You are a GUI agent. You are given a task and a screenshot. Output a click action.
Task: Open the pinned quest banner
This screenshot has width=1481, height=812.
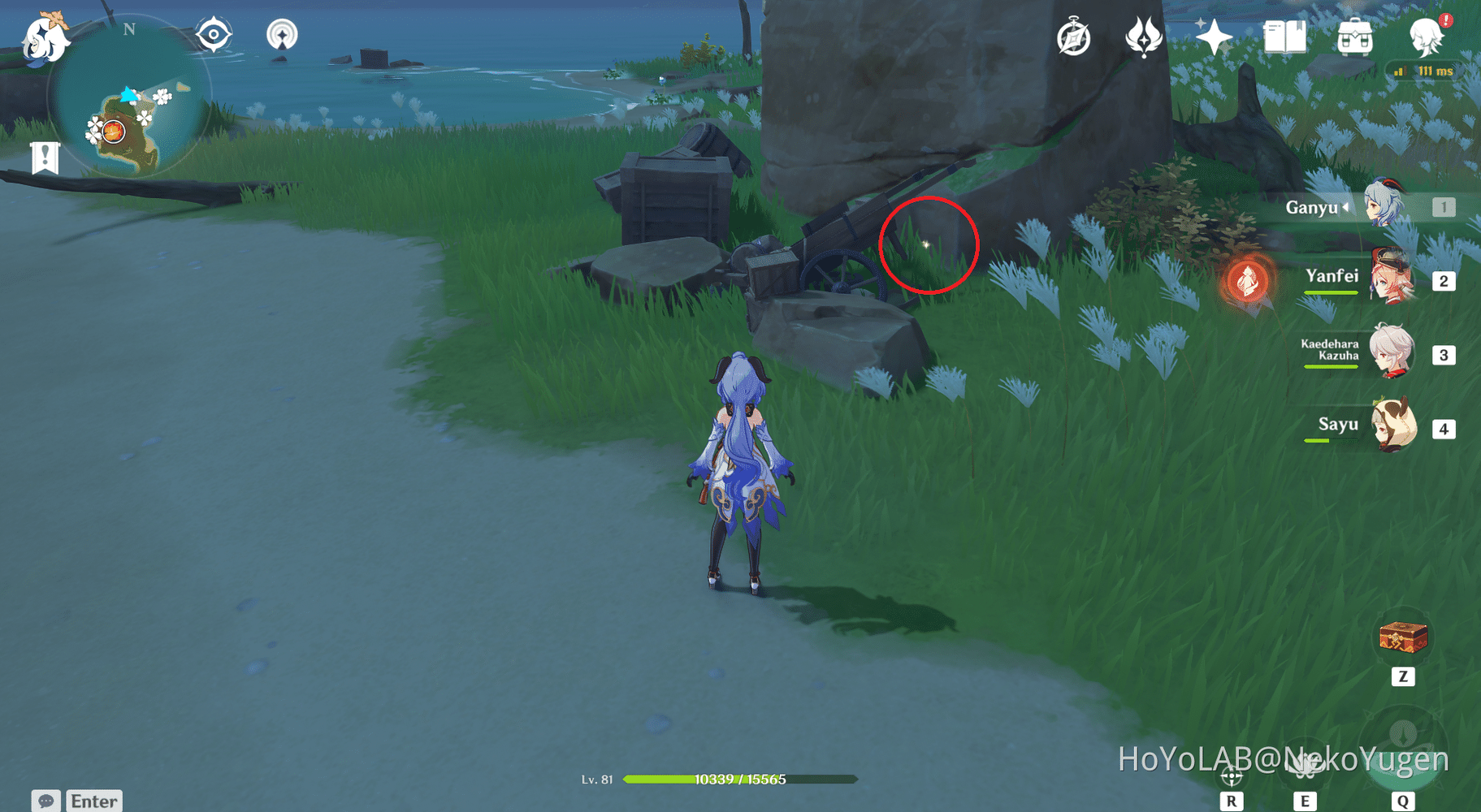45,156
